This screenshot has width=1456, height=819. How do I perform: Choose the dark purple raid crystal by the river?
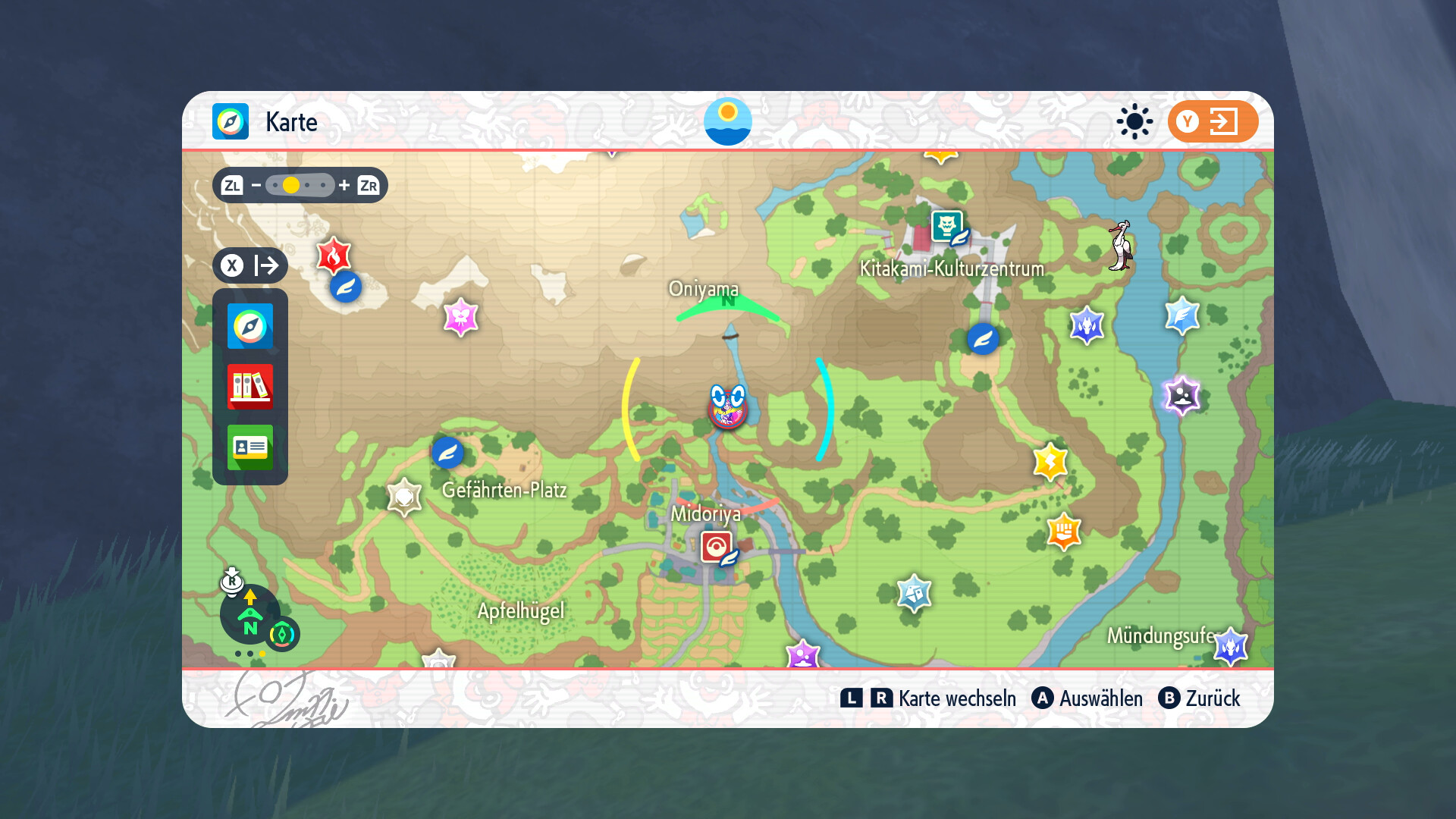click(1181, 395)
